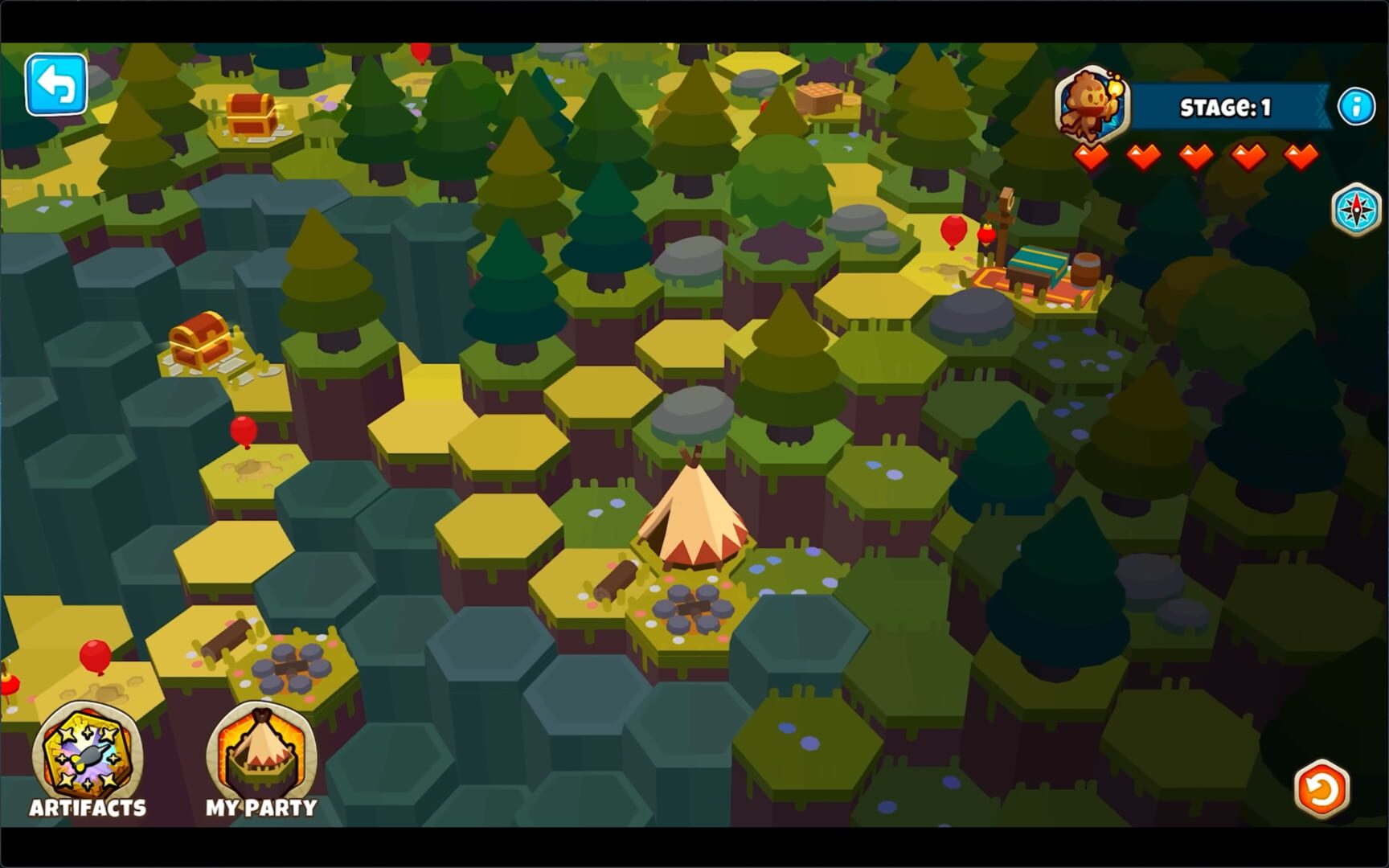Open the treasure chest near the top-left
The image size is (1389, 868).
click(252, 114)
